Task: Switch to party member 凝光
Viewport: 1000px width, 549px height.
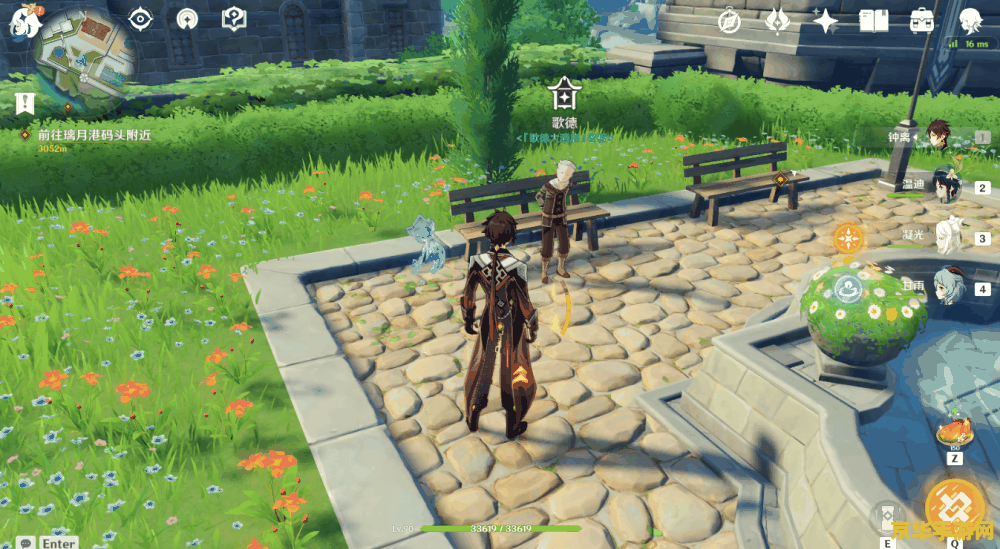Action: coord(944,236)
